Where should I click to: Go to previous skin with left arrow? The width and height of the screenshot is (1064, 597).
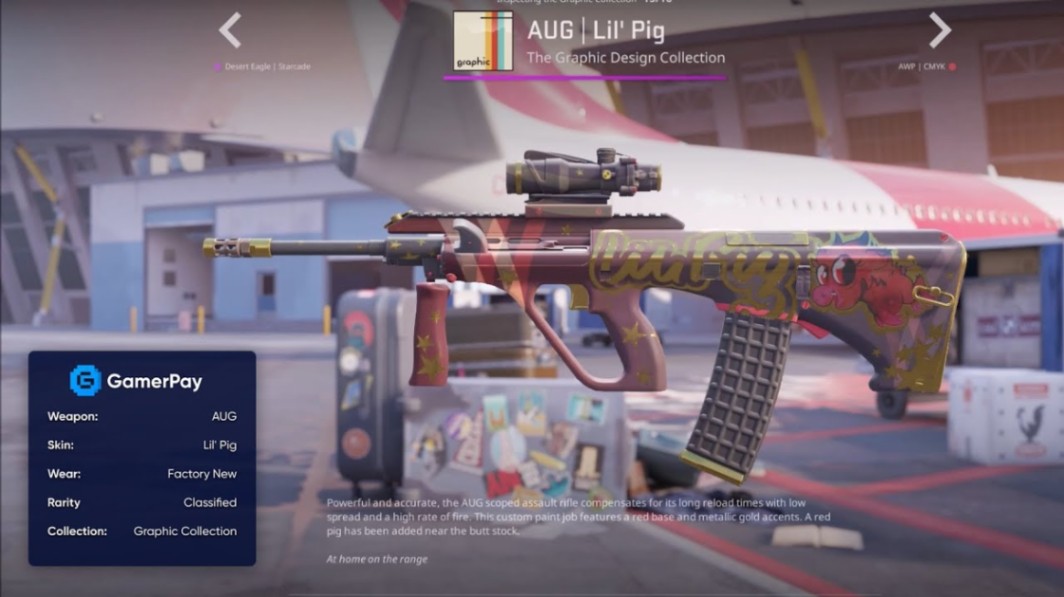(230, 30)
